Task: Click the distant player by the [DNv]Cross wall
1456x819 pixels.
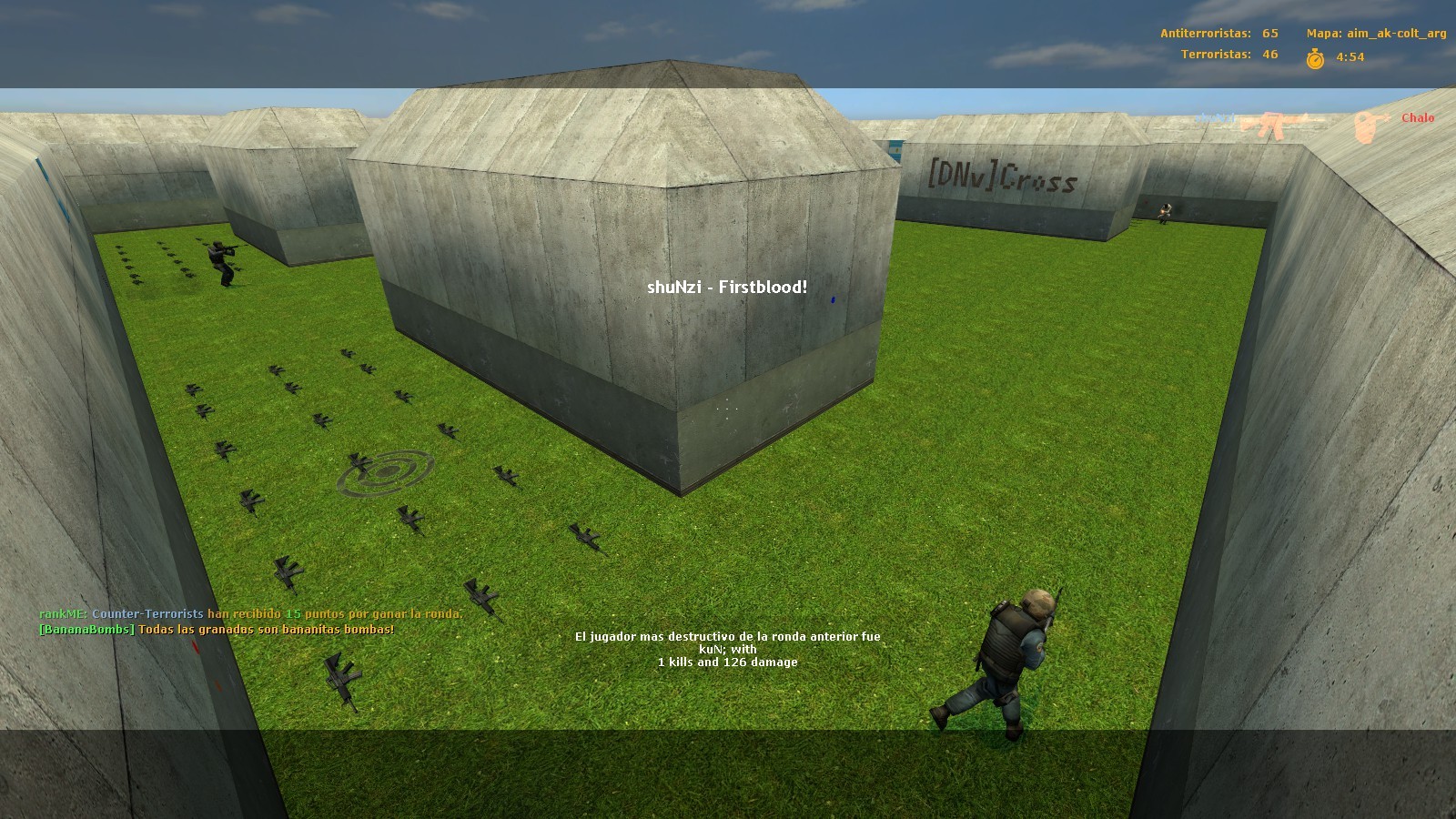Action: click(x=1165, y=214)
